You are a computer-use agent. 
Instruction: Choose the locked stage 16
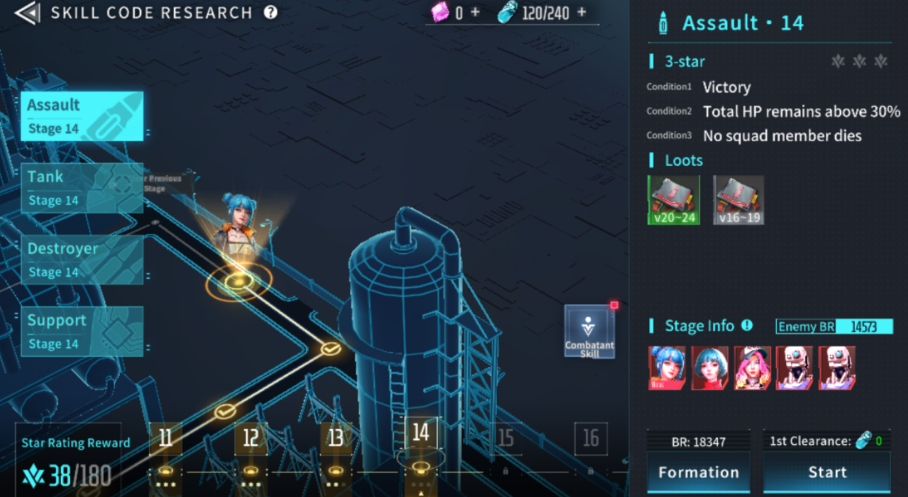(x=591, y=438)
